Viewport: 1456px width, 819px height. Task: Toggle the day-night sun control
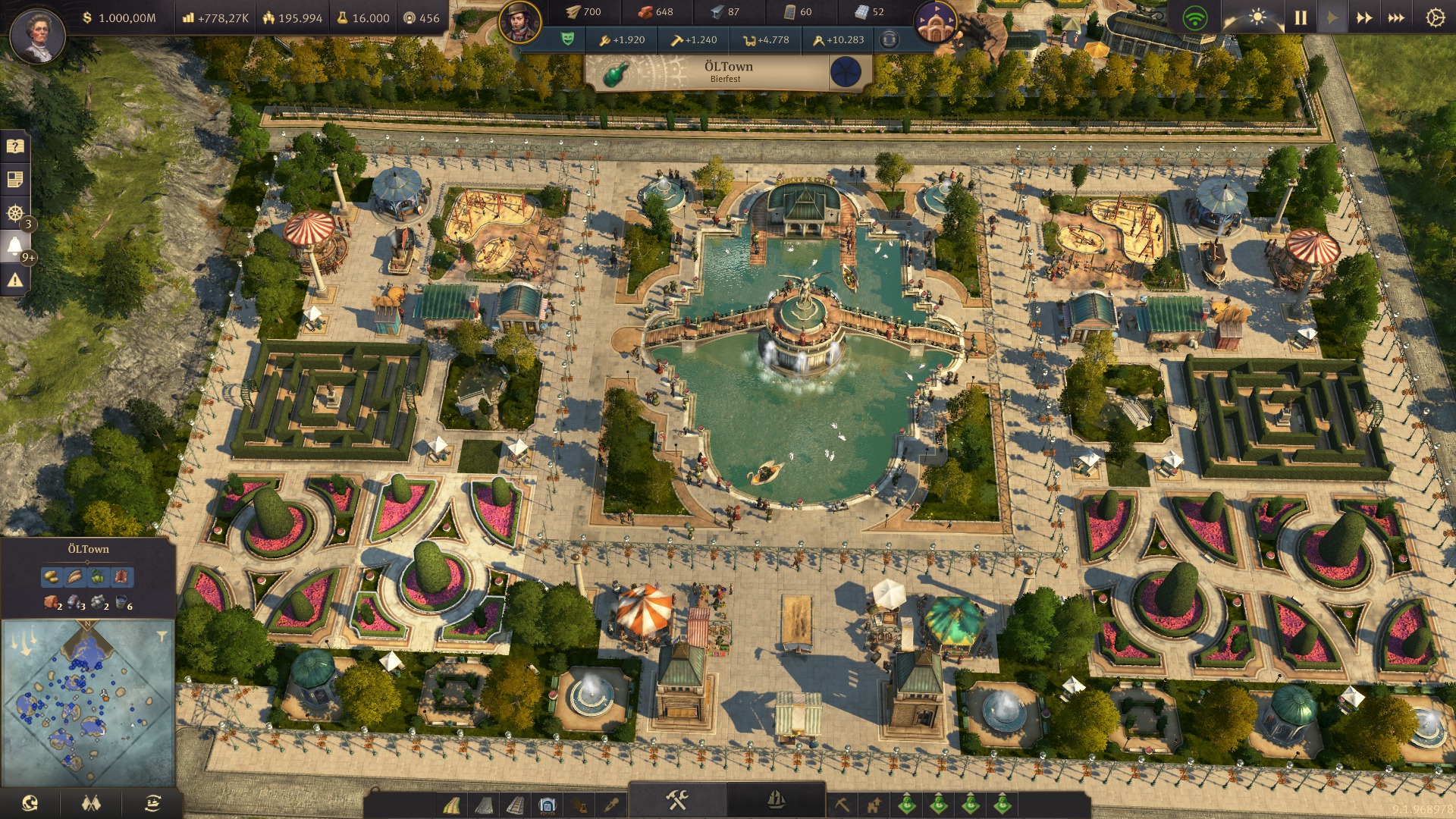click(x=1257, y=17)
